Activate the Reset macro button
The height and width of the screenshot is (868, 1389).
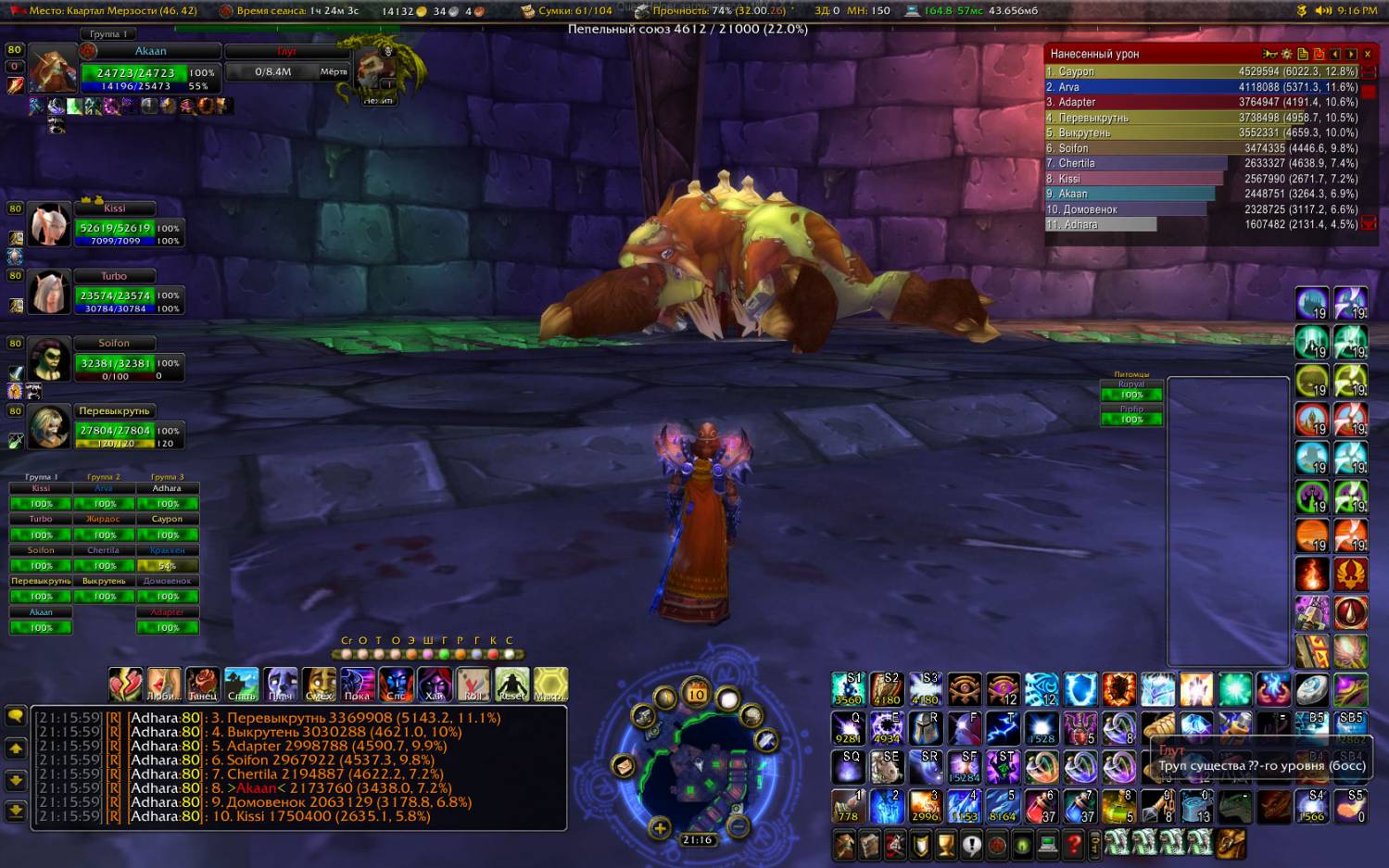pos(511,685)
